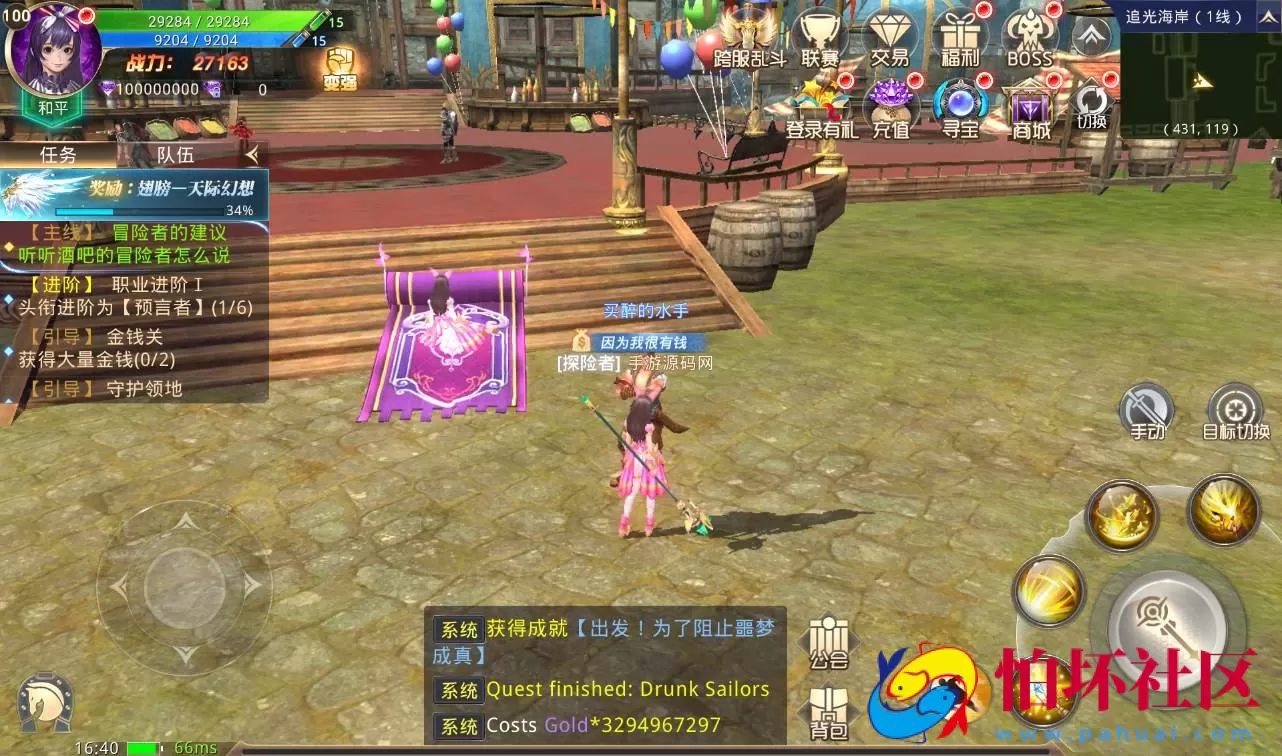Collapse the quest panel with the arrow
Image resolution: width=1282 pixels, height=756 pixels.
coord(253,155)
